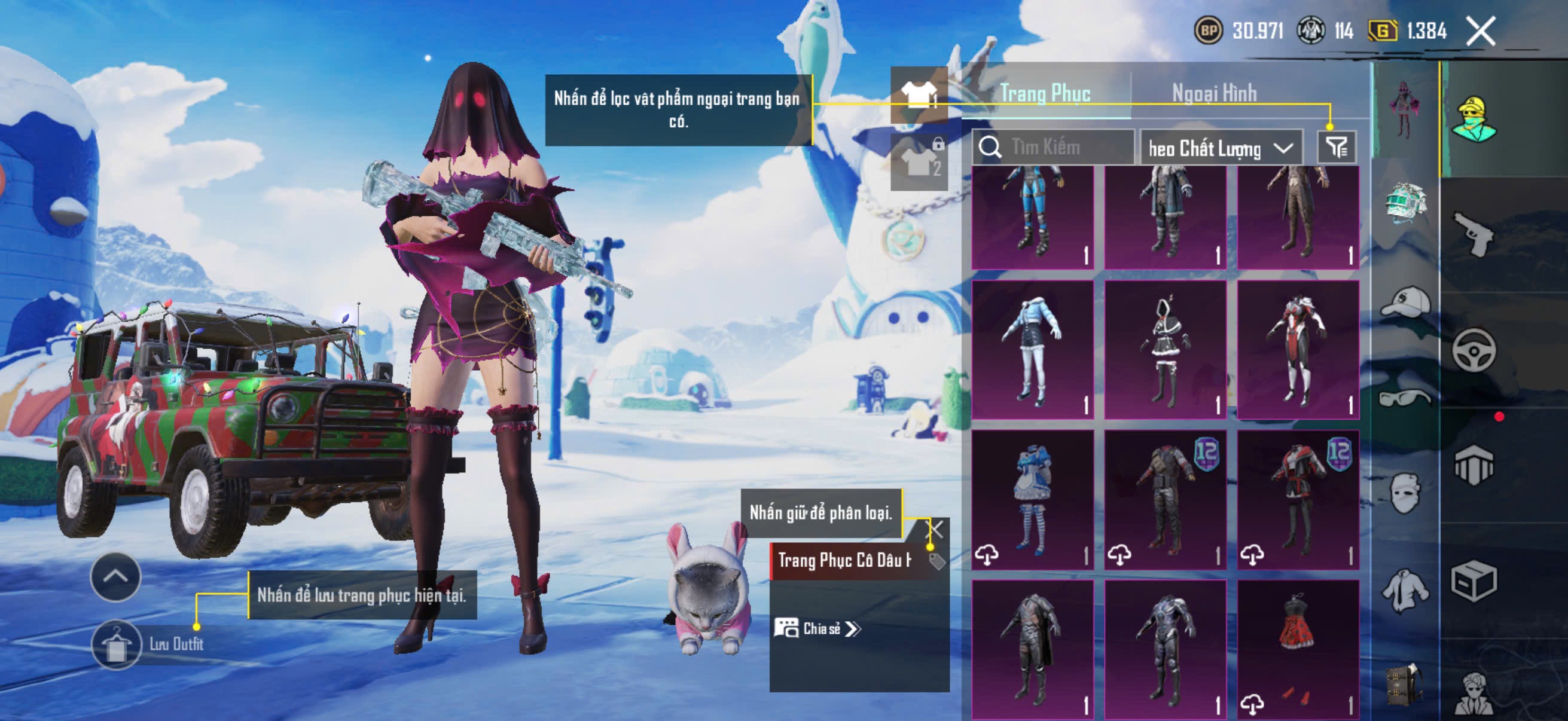Open the pistol weapon skins category
The width and height of the screenshot is (1568, 721).
(x=1473, y=234)
